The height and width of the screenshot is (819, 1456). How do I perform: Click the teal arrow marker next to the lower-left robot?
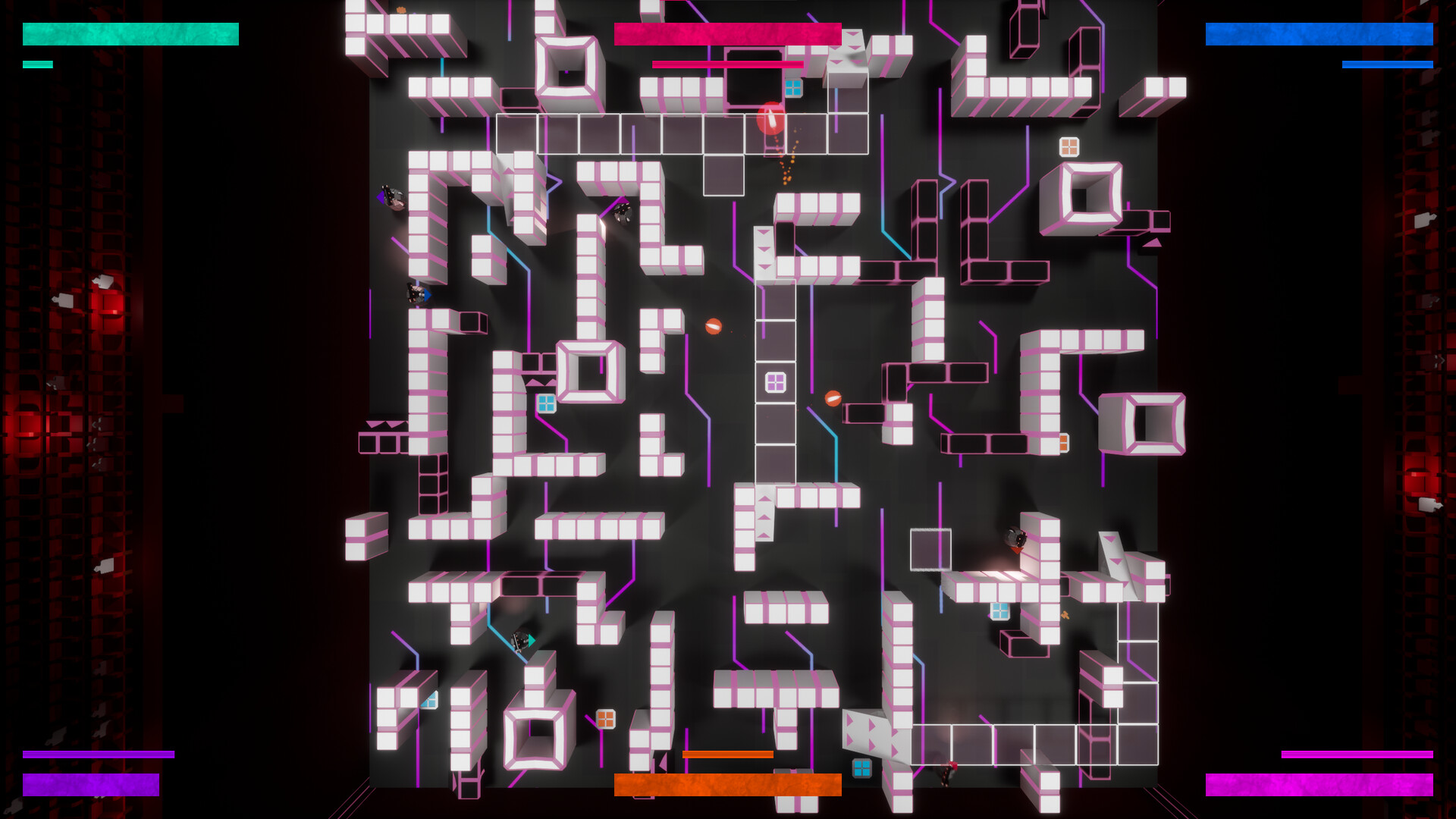click(x=531, y=641)
